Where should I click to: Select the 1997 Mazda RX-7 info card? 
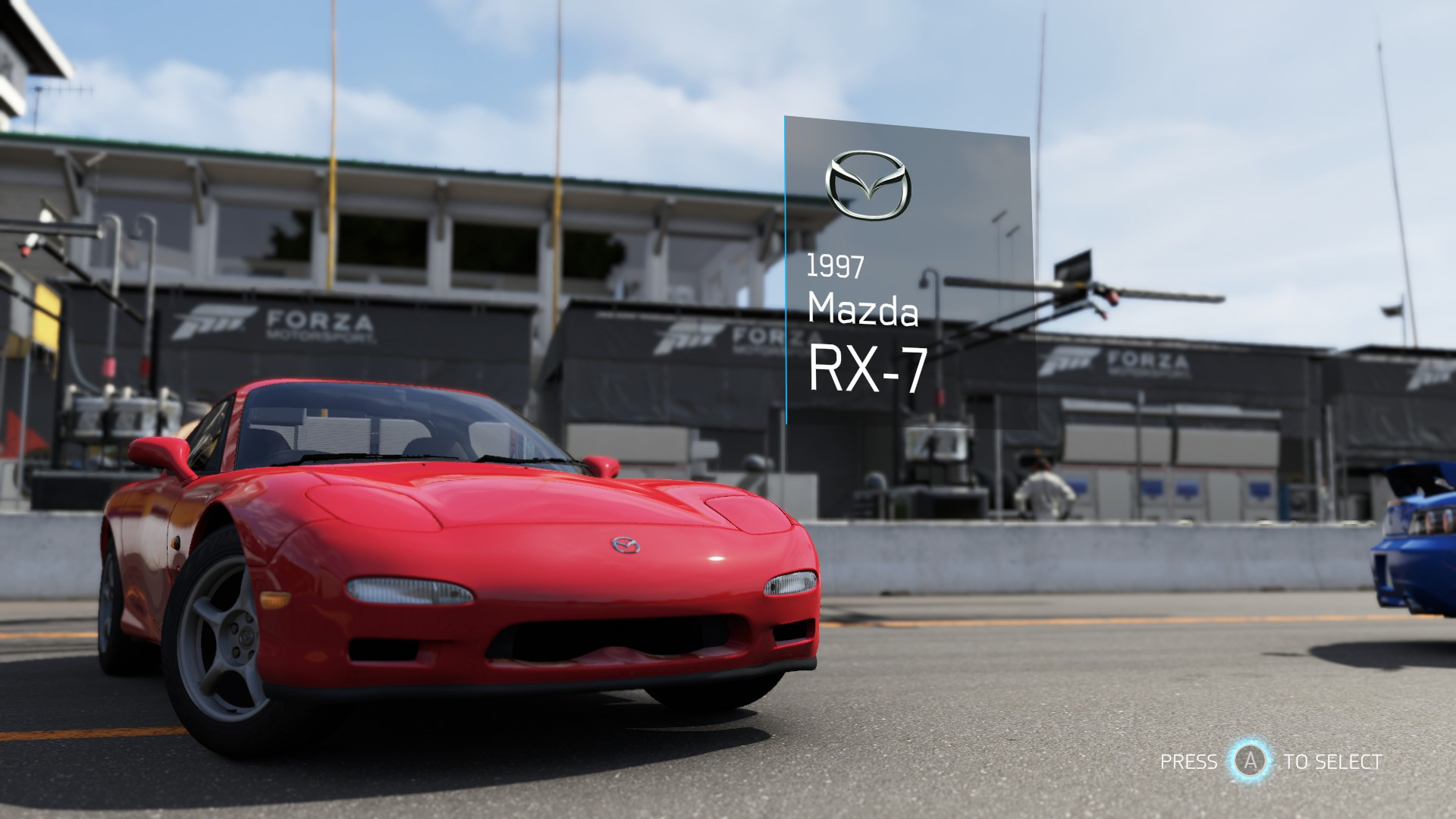point(908,273)
